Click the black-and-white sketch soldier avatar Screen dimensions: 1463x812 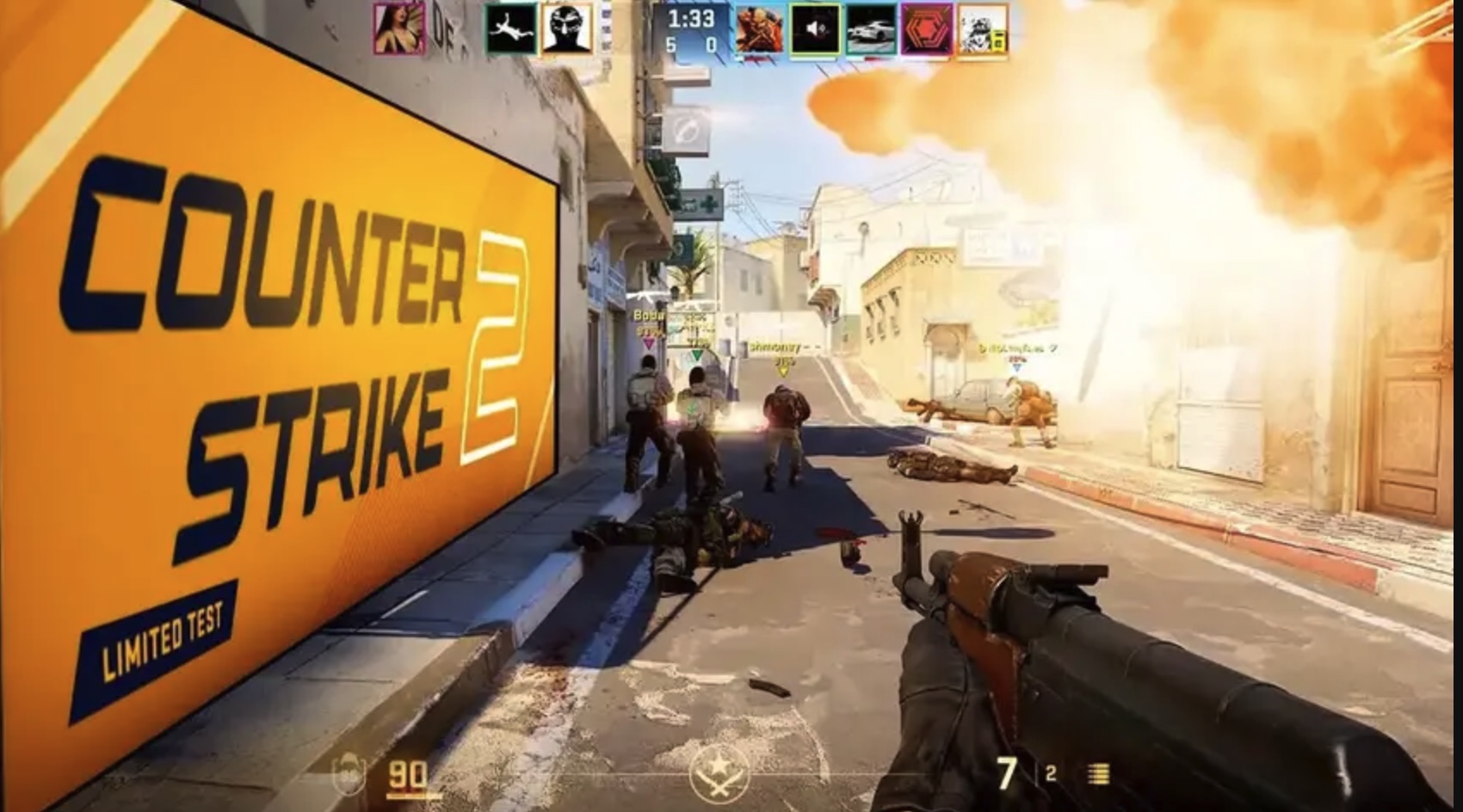[982, 30]
